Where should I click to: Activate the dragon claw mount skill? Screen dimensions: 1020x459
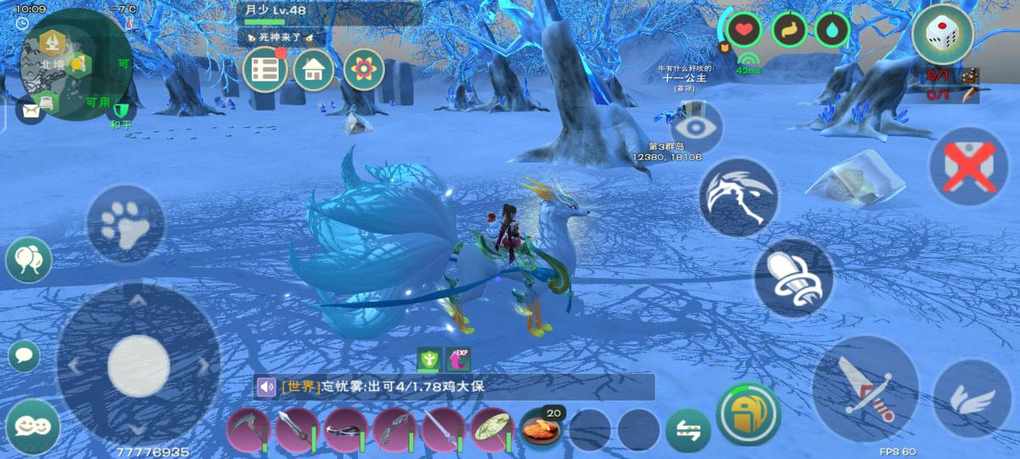click(738, 196)
